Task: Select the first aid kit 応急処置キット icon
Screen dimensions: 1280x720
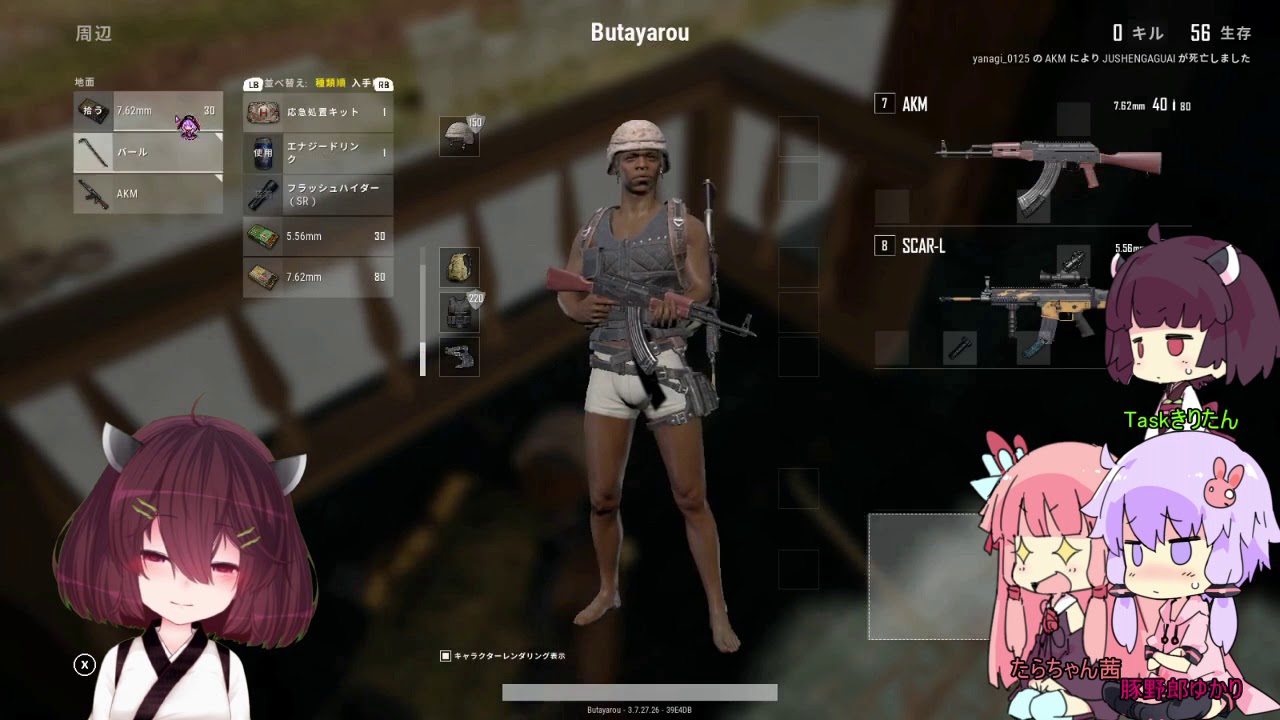Action: pos(261,112)
